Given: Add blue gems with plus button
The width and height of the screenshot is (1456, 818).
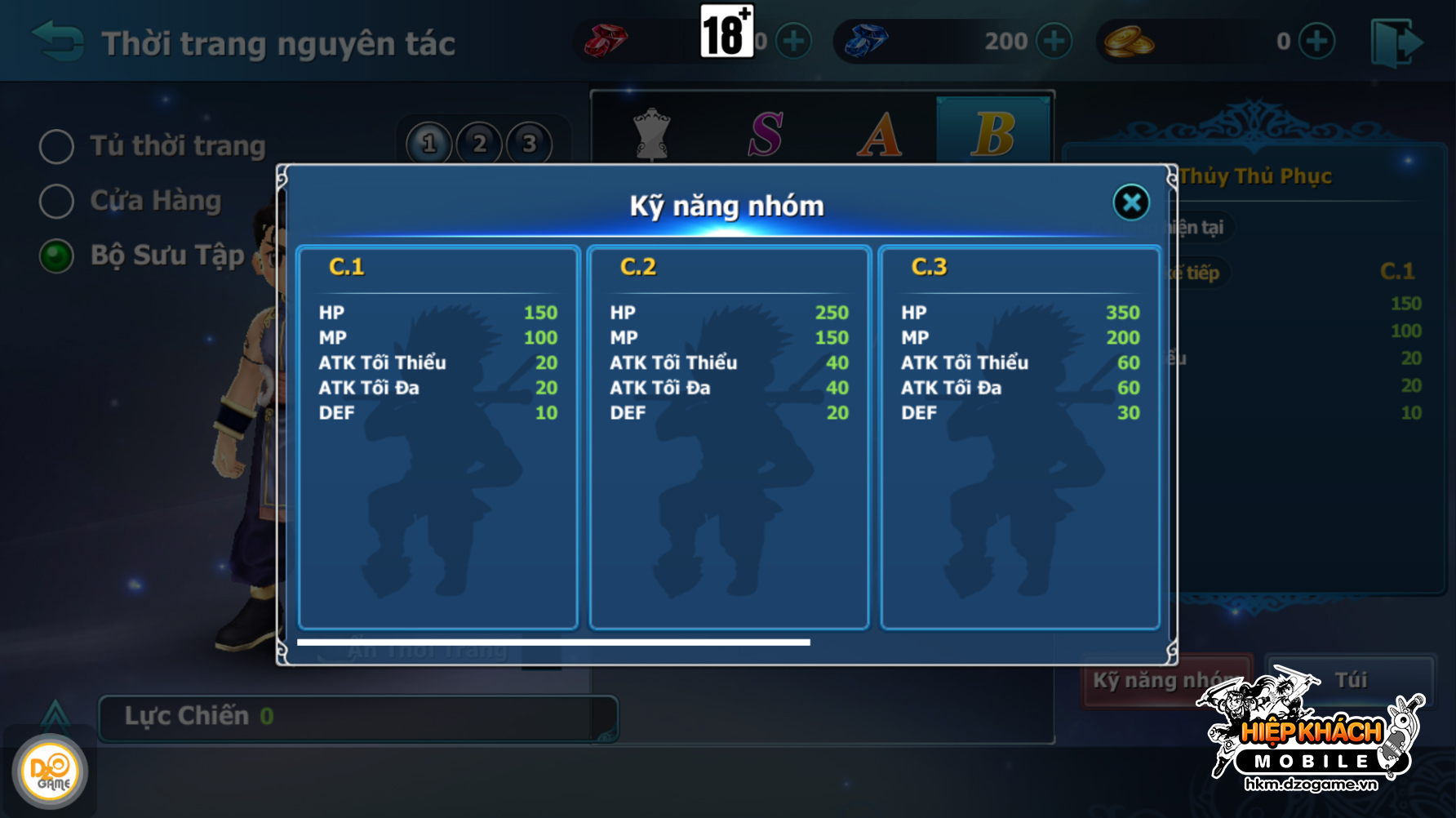Looking at the screenshot, I should (1054, 41).
